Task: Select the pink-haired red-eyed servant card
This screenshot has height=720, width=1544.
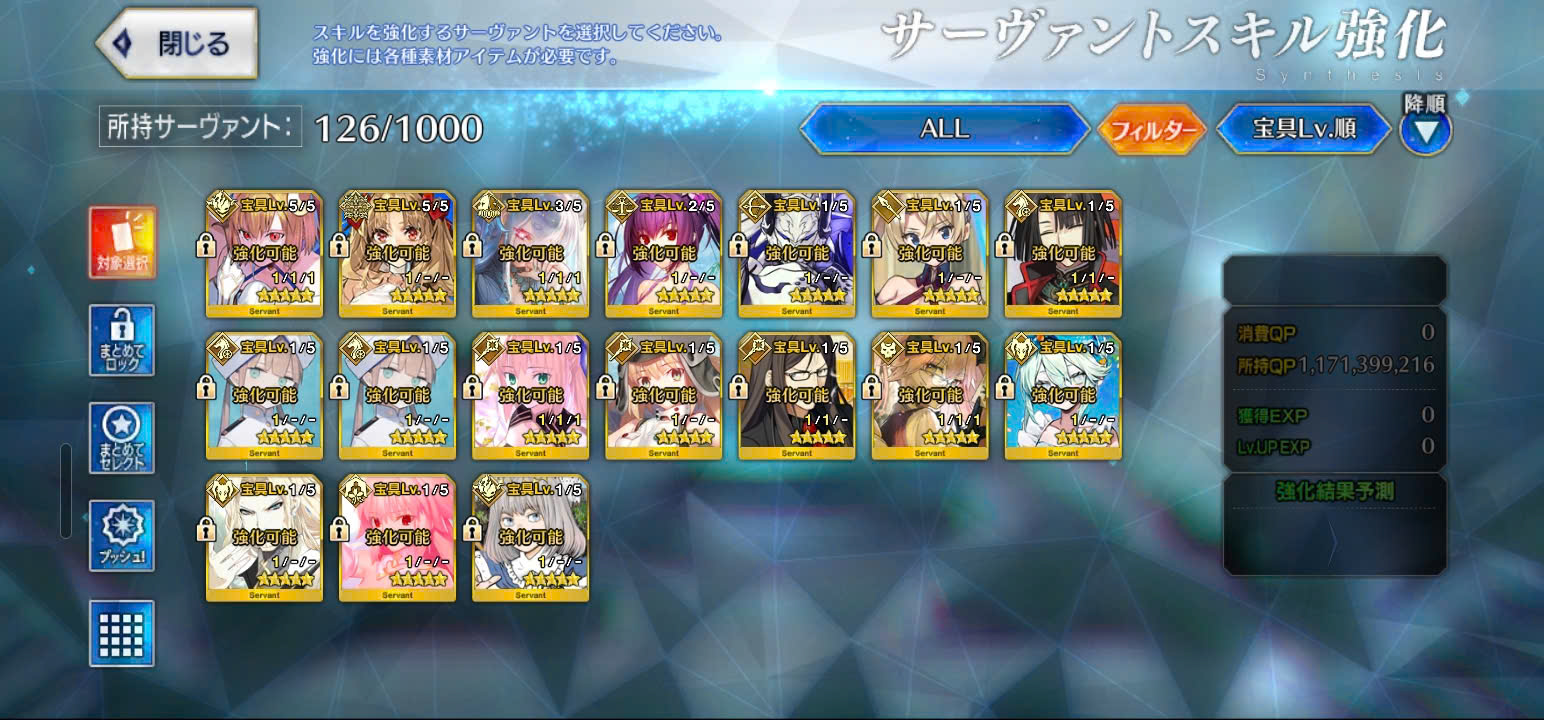Action: tap(397, 539)
